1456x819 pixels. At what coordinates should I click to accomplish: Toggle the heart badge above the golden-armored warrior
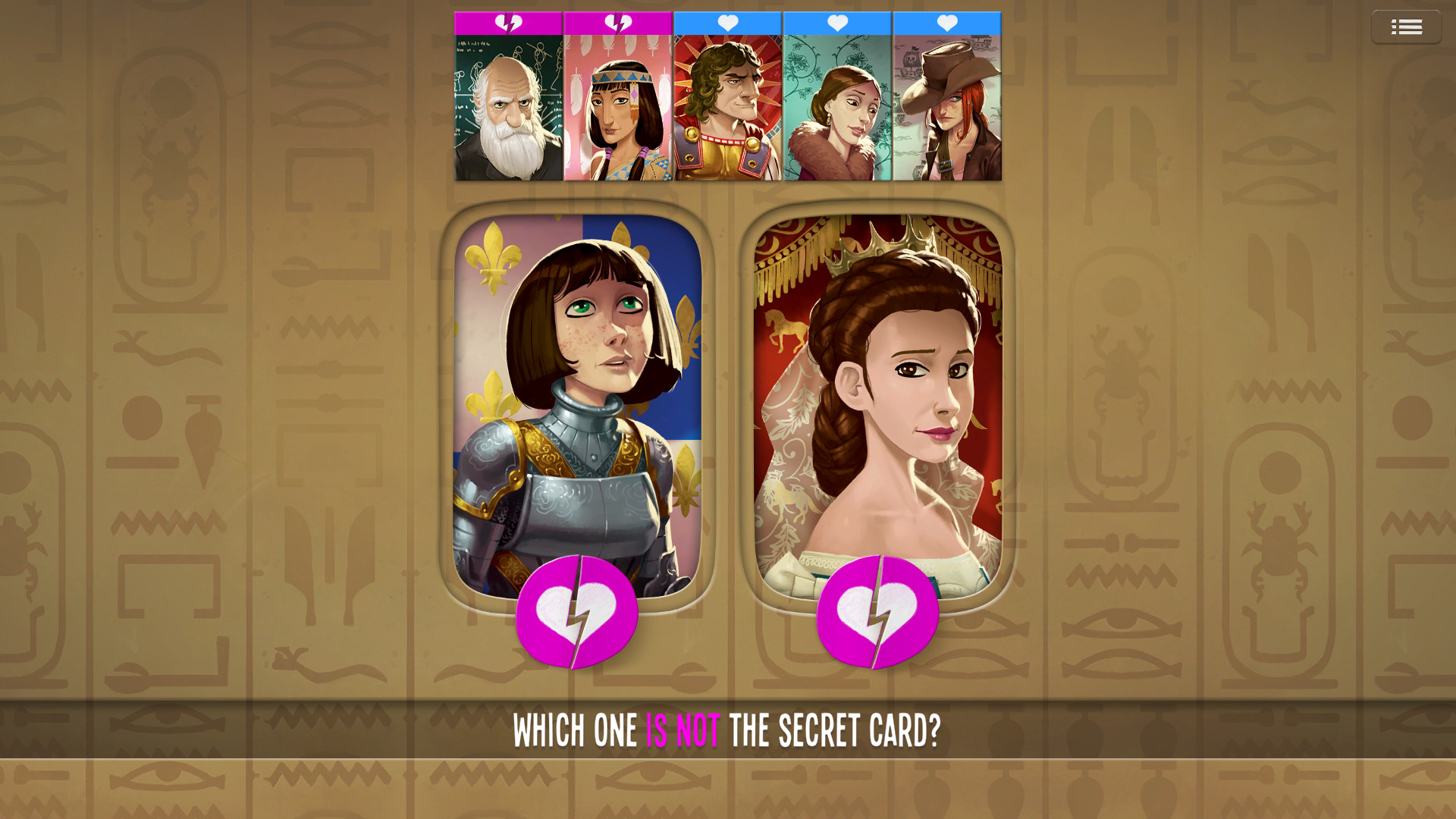coord(727,24)
